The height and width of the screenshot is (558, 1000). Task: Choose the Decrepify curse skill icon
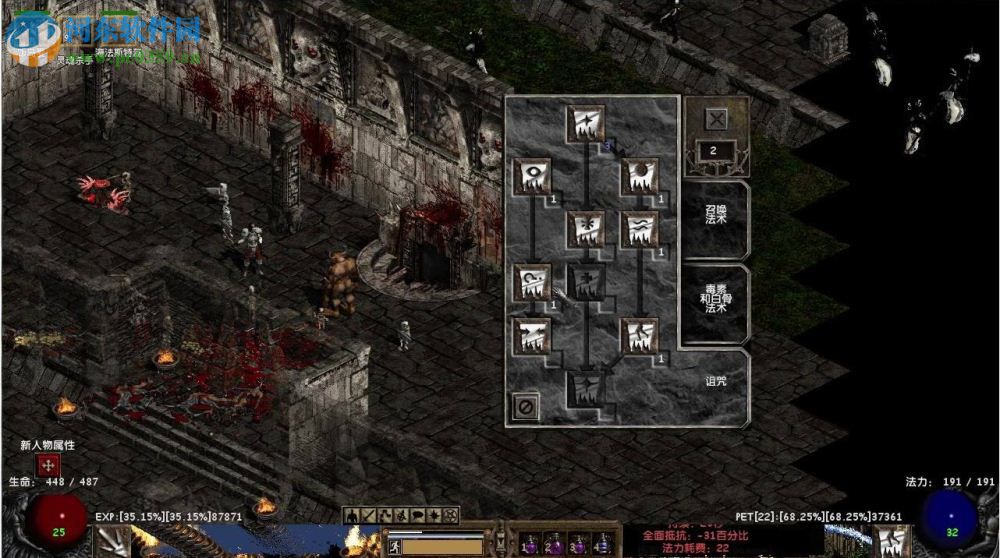pyautogui.click(x=639, y=336)
